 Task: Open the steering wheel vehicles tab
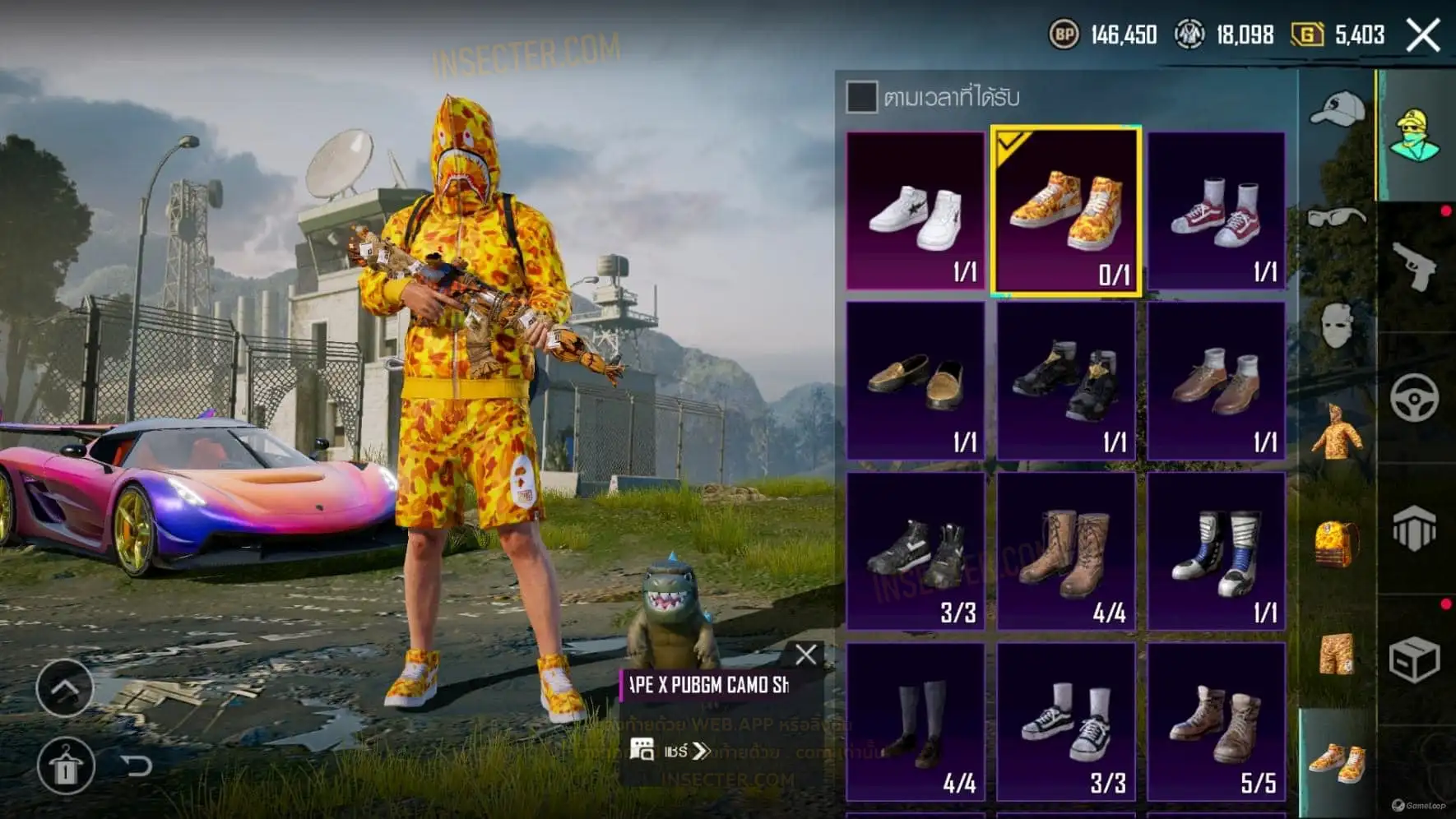[x=1414, y=398]
